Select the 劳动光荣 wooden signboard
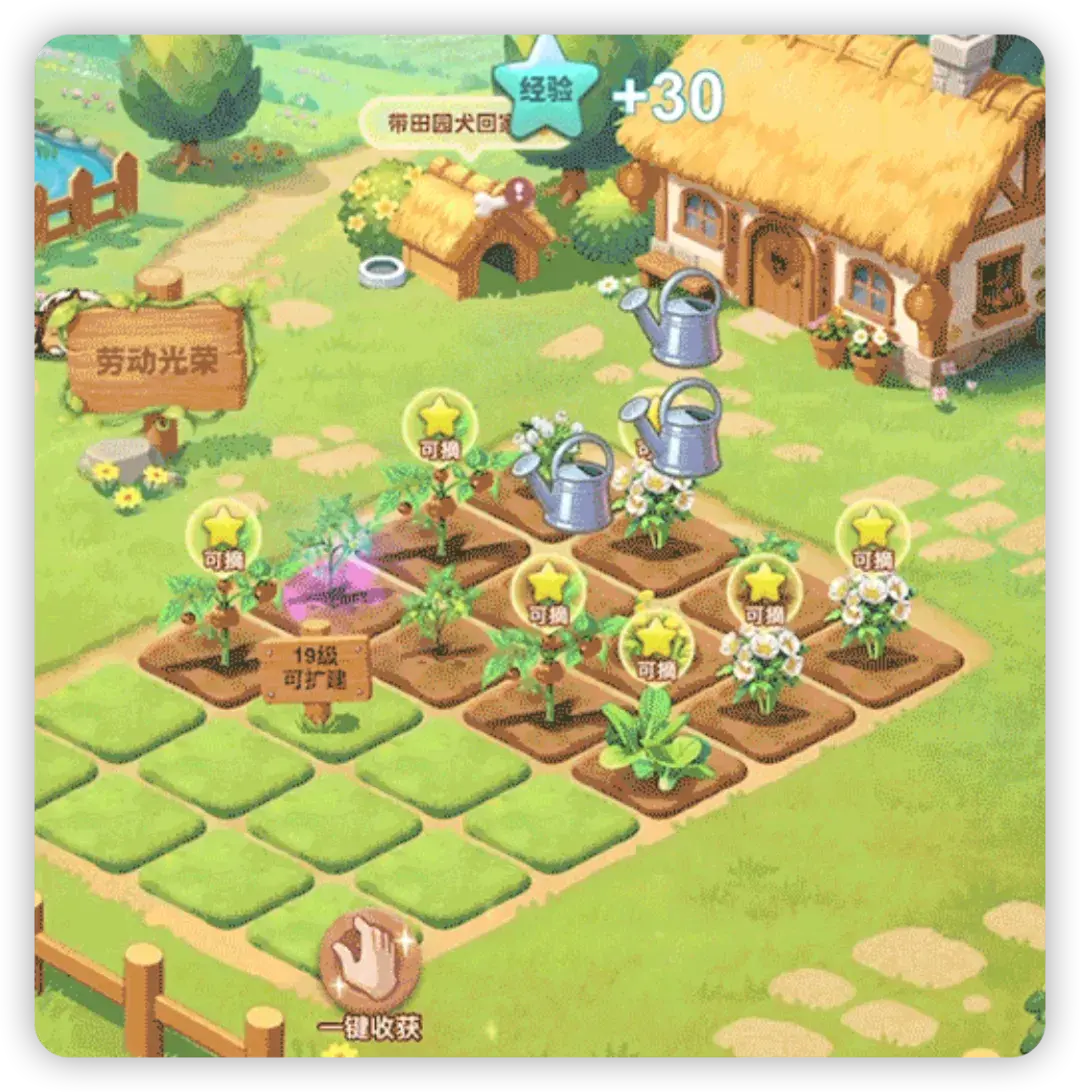 (x=157, y=360)
